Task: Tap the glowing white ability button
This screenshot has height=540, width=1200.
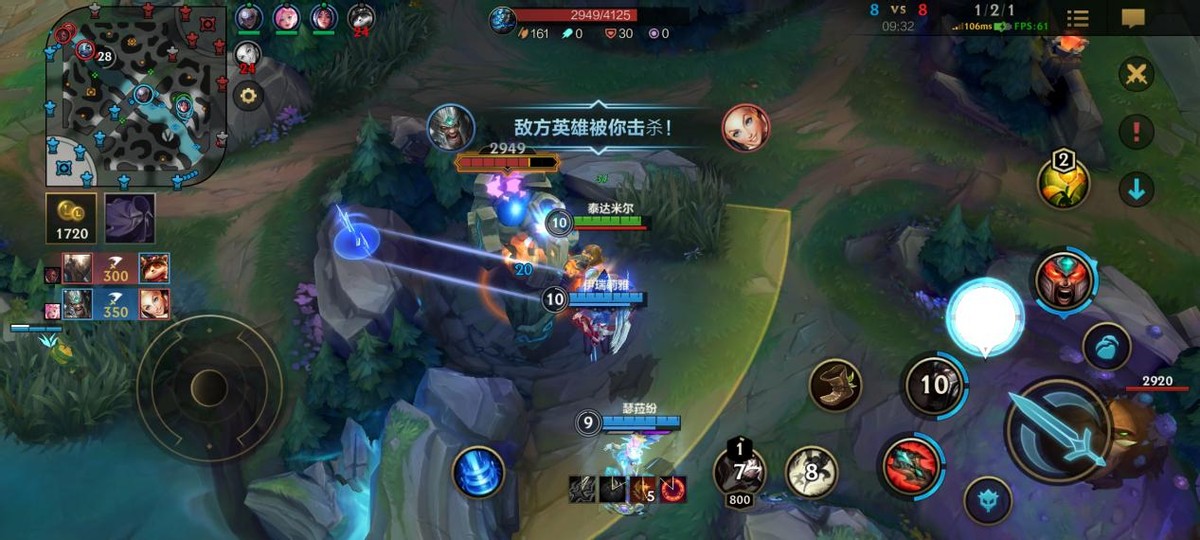Action: point(984,317)
